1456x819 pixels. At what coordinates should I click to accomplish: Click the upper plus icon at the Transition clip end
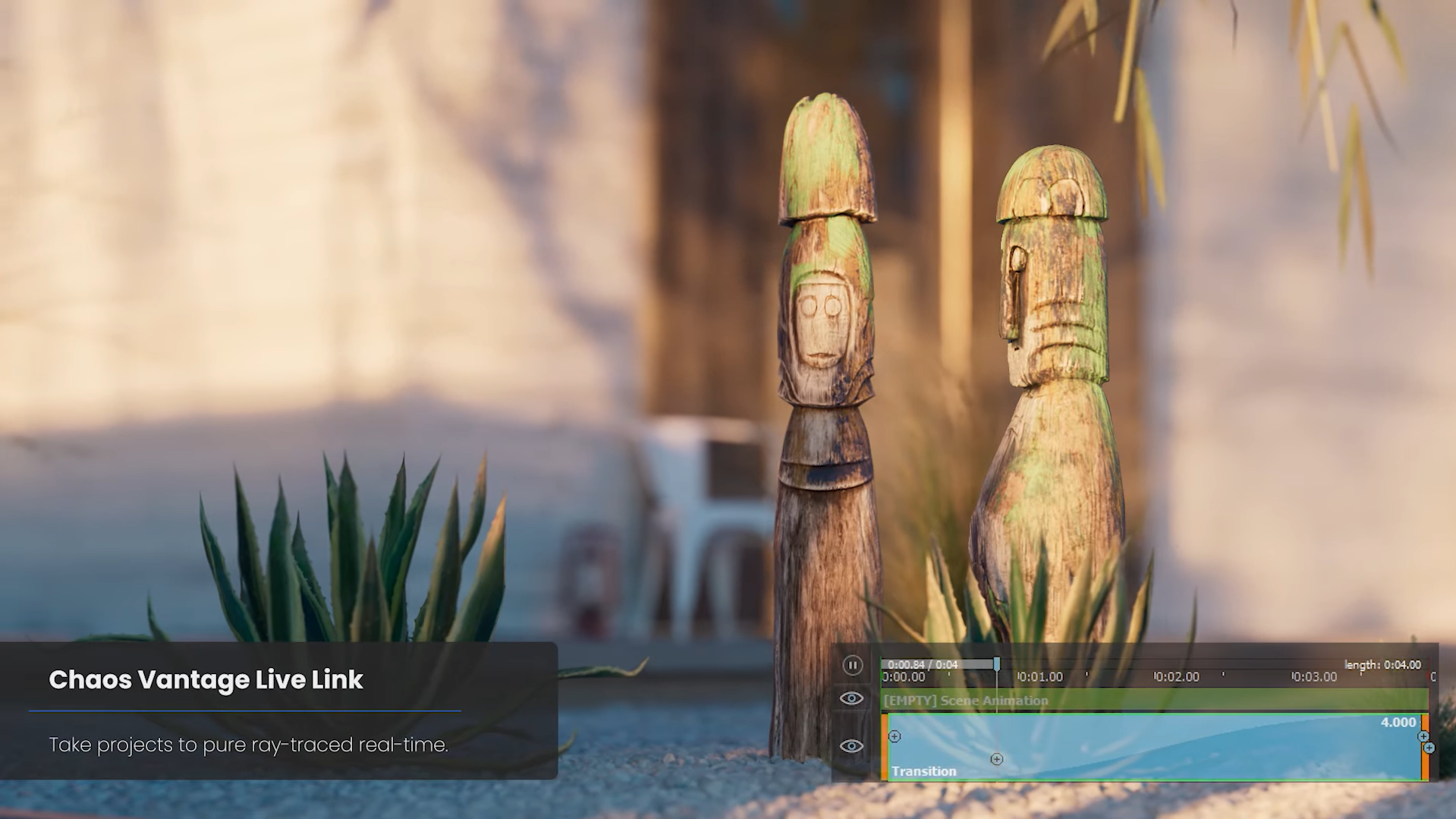coord(1423,736)
